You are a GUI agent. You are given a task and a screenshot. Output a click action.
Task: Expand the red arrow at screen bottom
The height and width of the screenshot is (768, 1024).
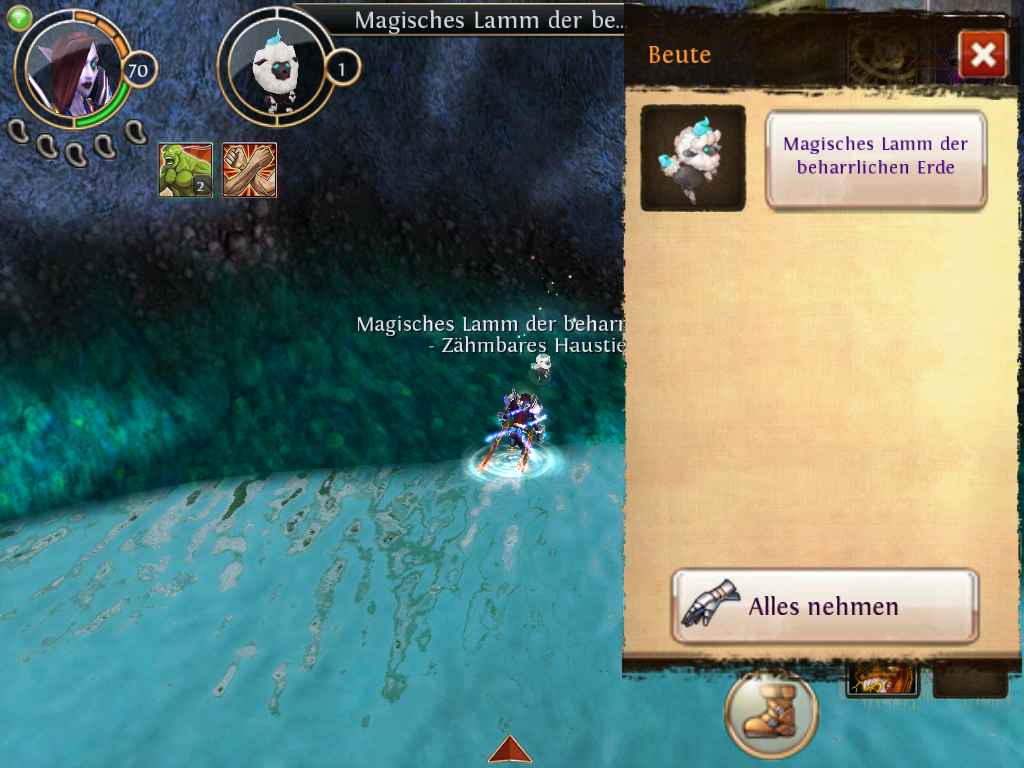[510, 750]
